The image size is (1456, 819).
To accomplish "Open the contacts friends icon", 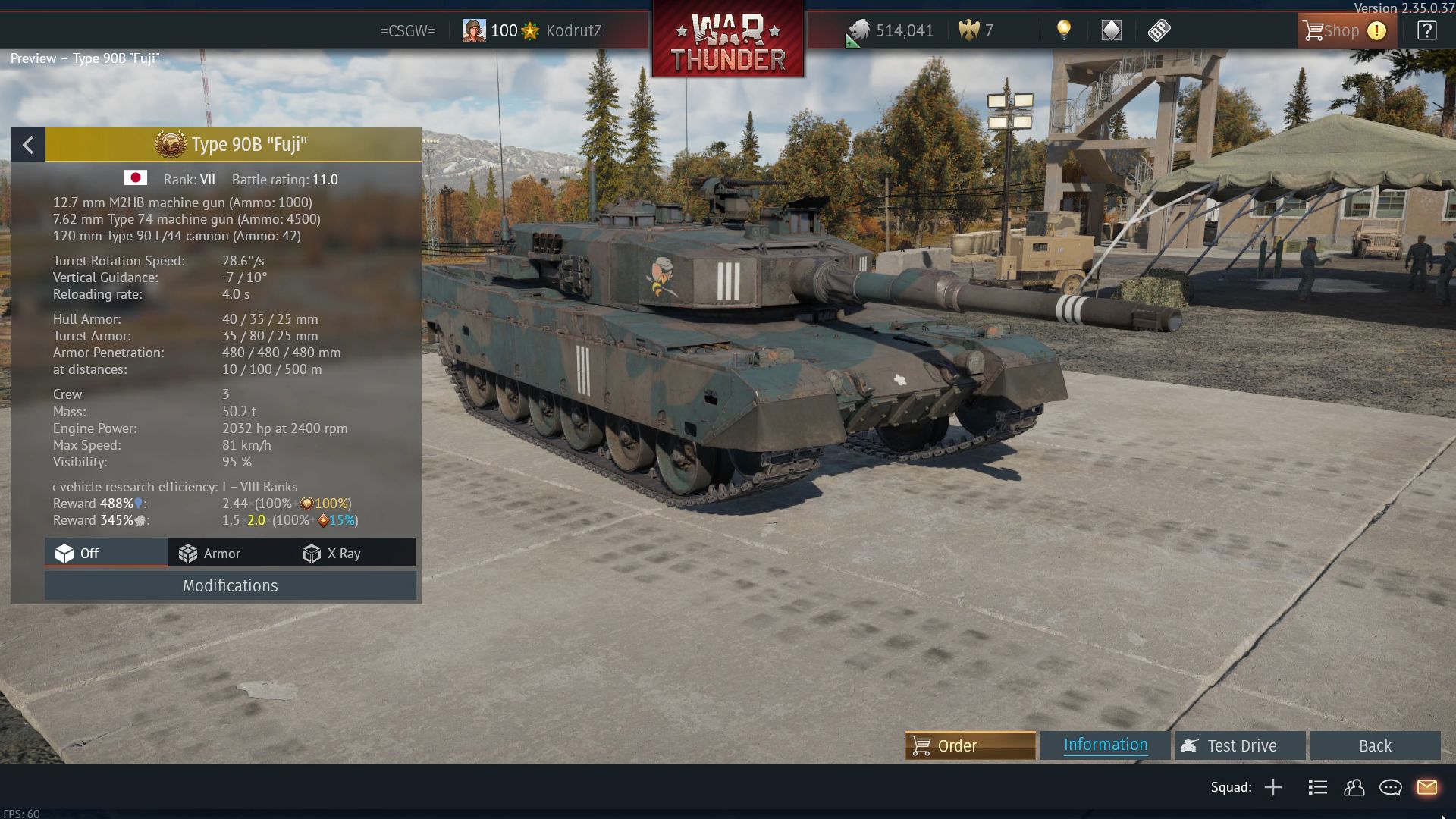I will click(x=1354, y=787).
